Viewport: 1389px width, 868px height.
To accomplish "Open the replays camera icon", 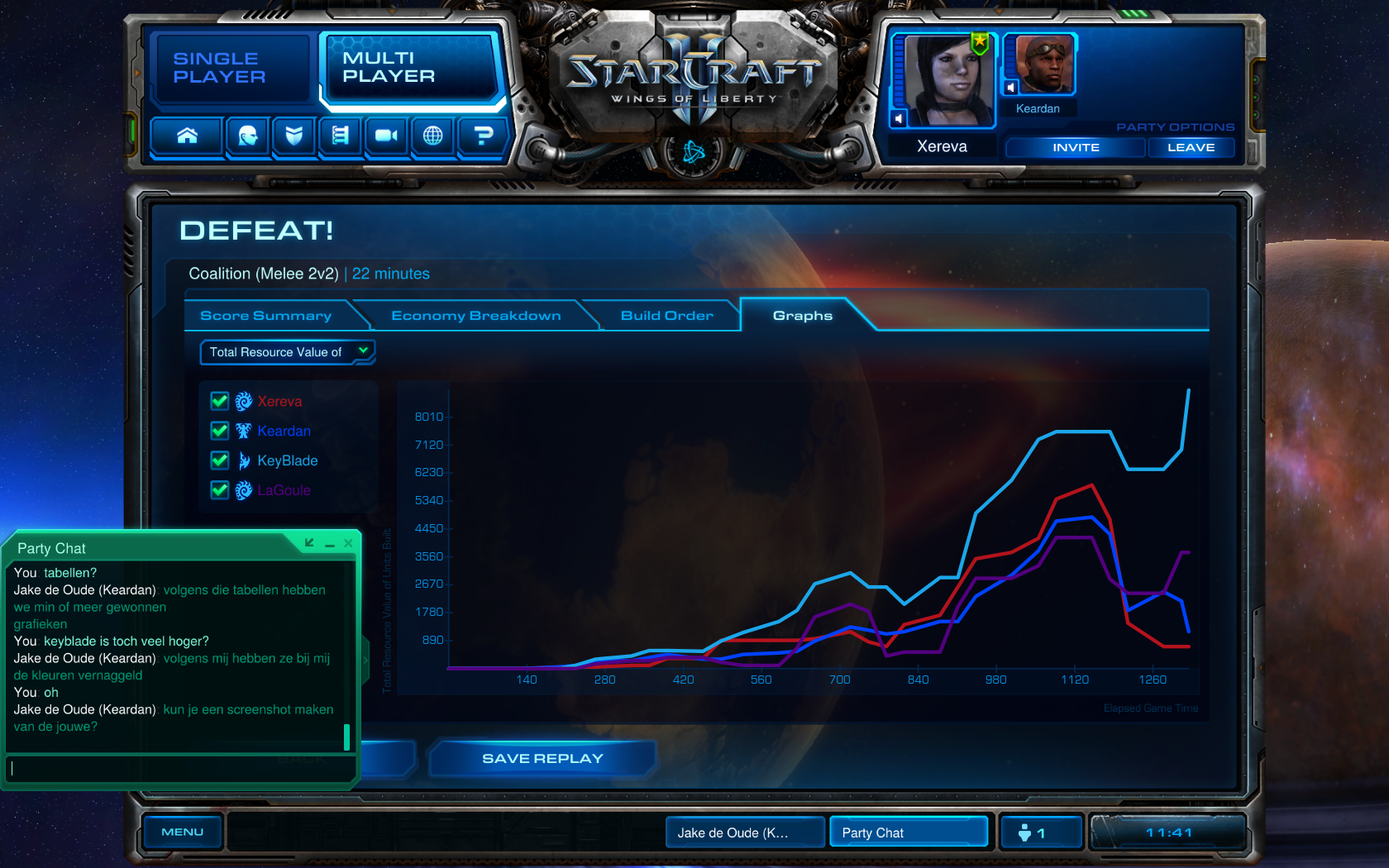I will pos(386,136).
